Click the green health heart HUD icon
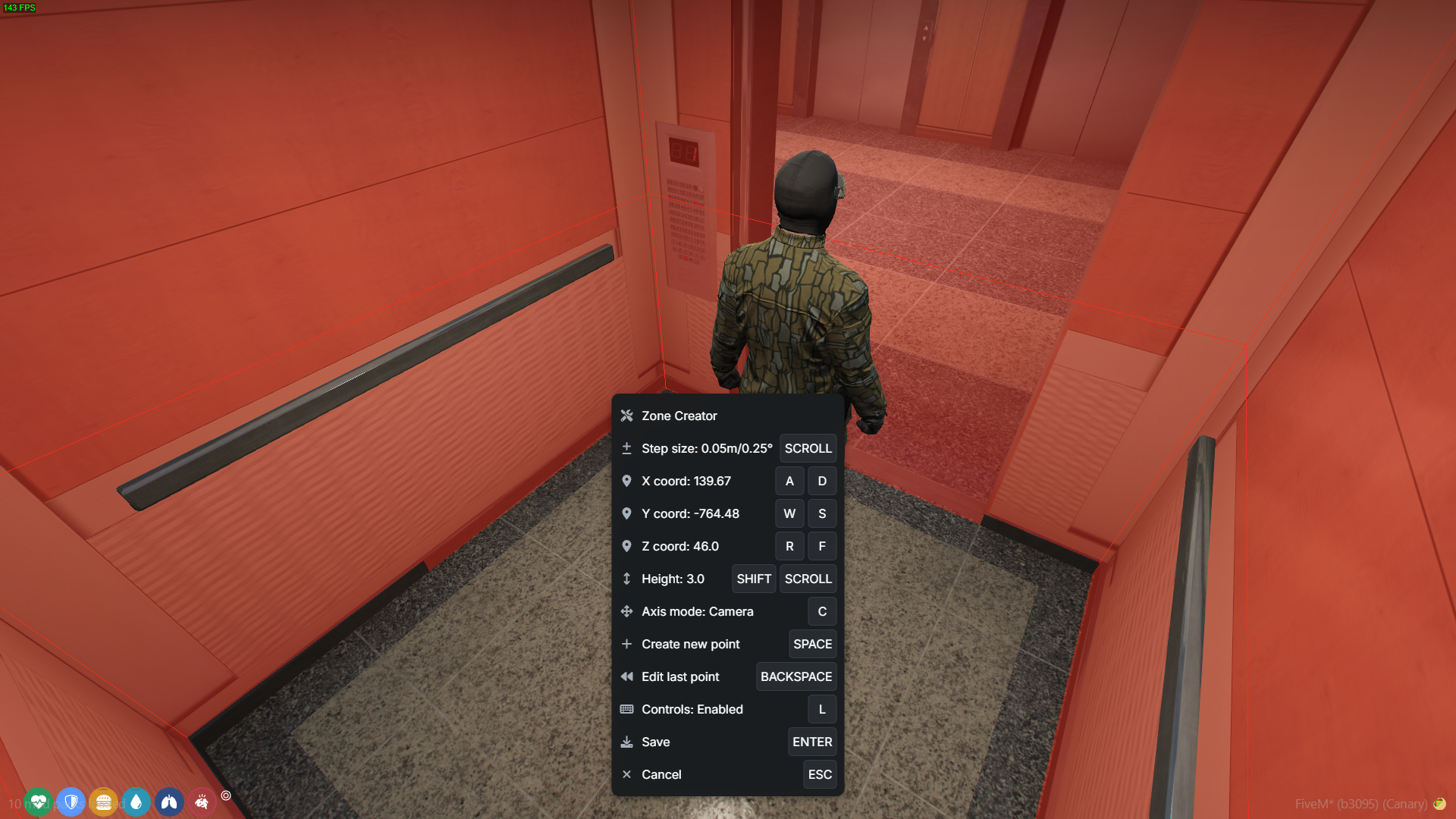 (39, 802)
